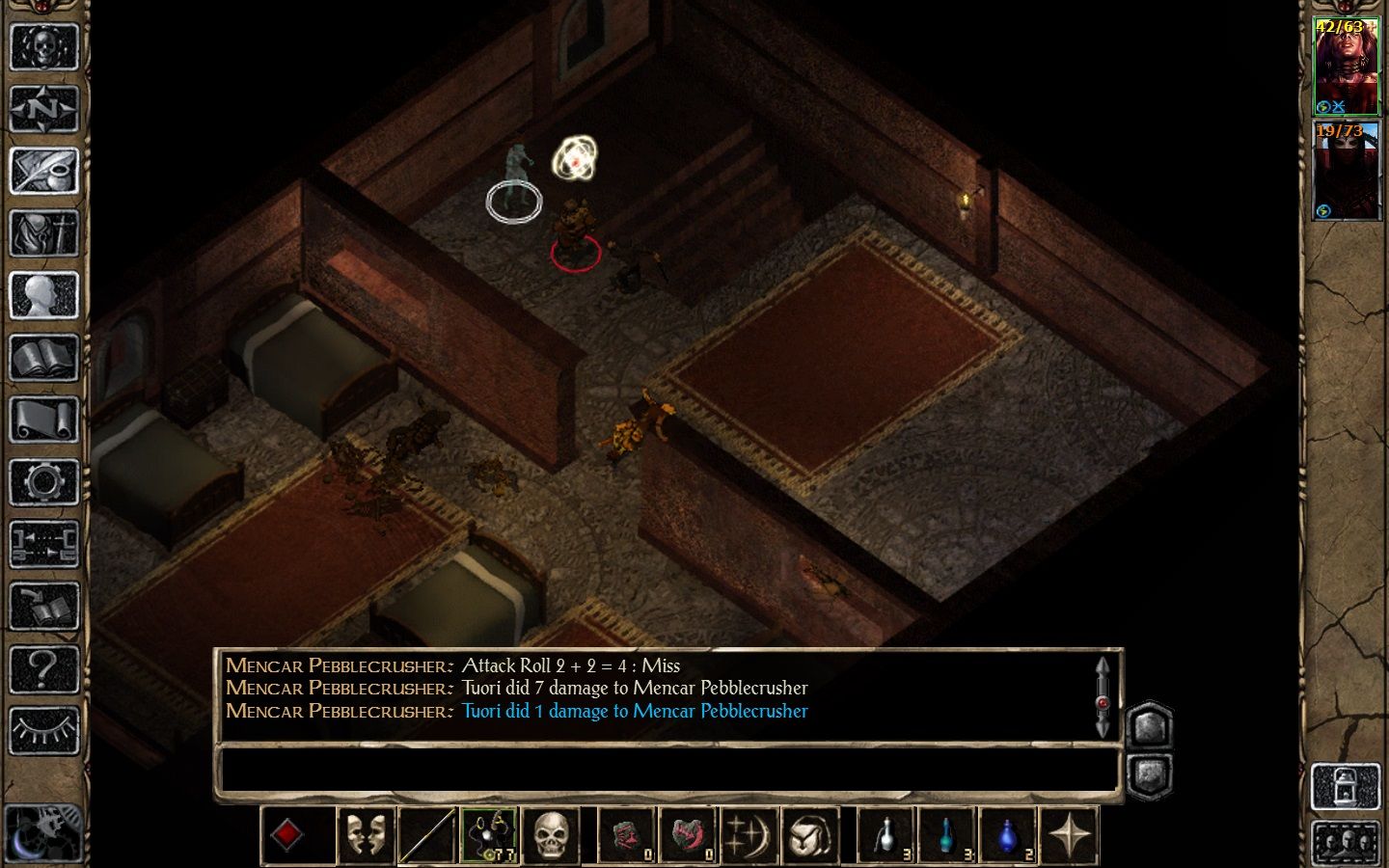1389x868 pixels.
Task: Open the journal with the quill button
Action: point(43,171)
